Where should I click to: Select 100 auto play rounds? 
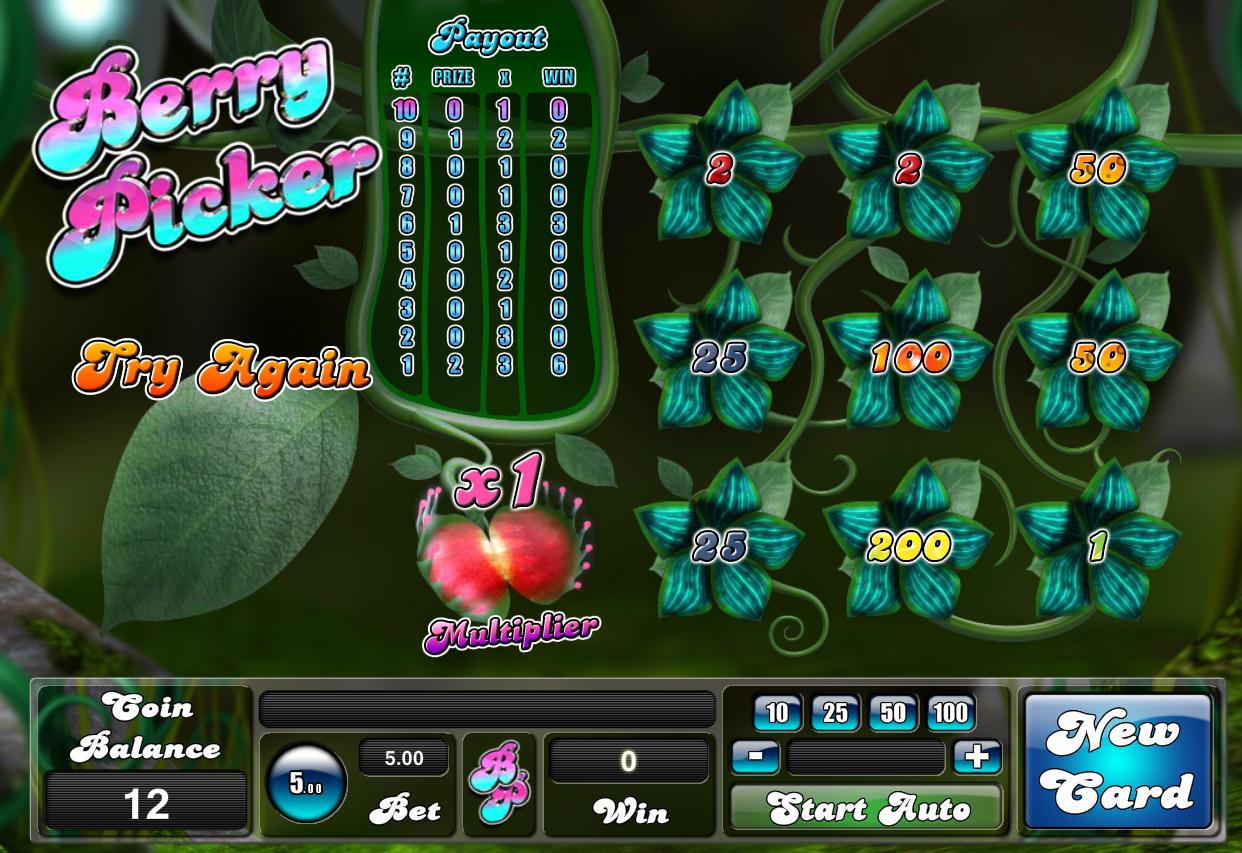click(951, 713)
